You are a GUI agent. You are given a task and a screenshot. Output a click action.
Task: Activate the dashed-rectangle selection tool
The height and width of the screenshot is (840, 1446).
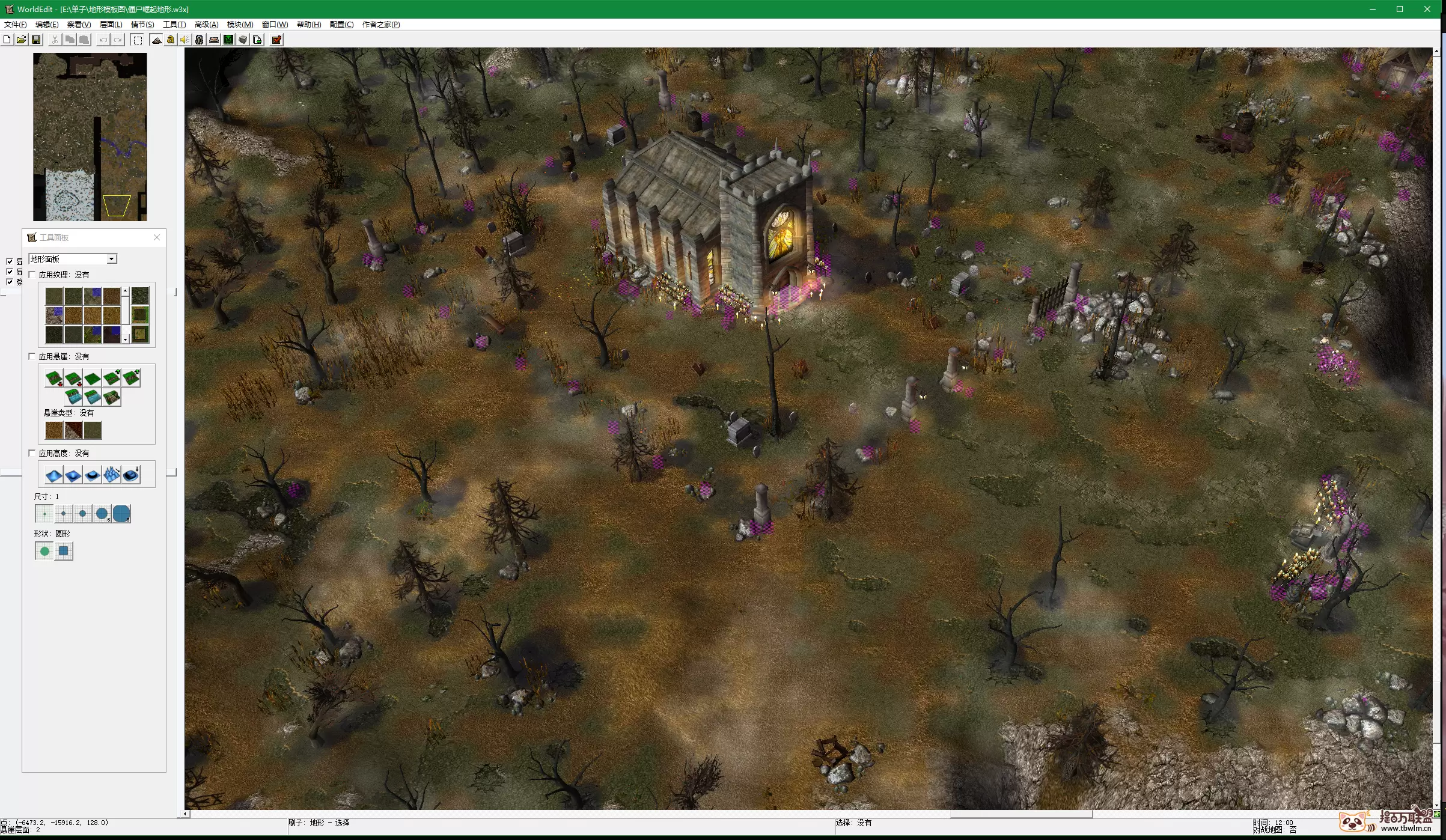pyautogui.click(x=138, y=40)
